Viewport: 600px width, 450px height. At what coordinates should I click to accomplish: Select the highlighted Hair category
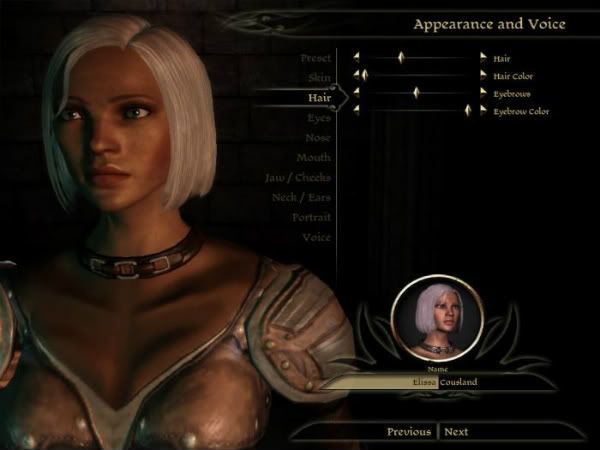pyautogui.click(x=318, y=97)
